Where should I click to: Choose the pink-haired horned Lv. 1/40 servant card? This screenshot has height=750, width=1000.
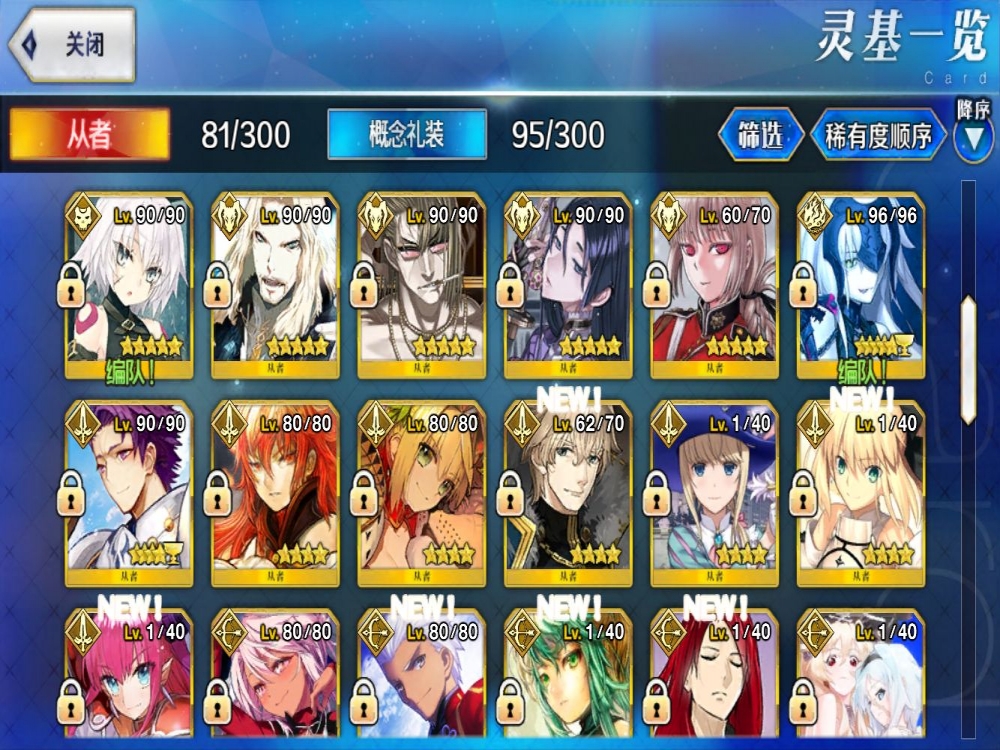[x=127, y=680]
